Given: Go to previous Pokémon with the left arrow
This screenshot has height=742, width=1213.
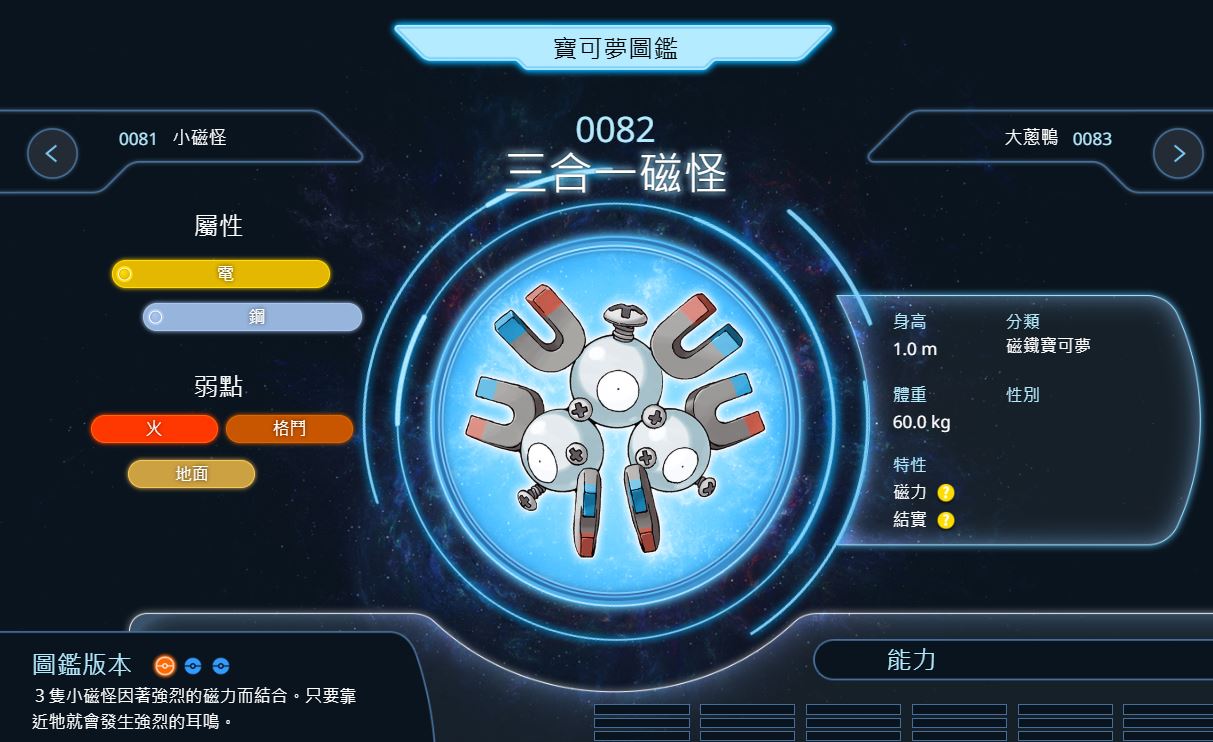Looking at the screenshot, I should (52, 154).
